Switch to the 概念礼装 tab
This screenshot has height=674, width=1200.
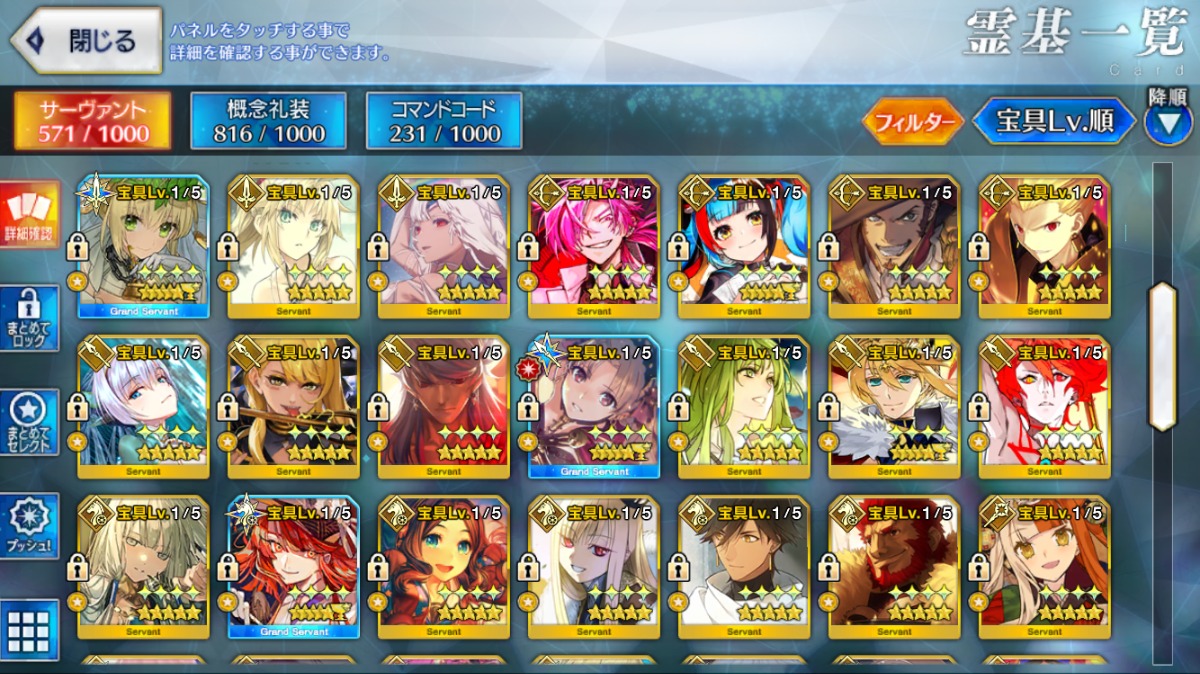click(x=269, y=122)
